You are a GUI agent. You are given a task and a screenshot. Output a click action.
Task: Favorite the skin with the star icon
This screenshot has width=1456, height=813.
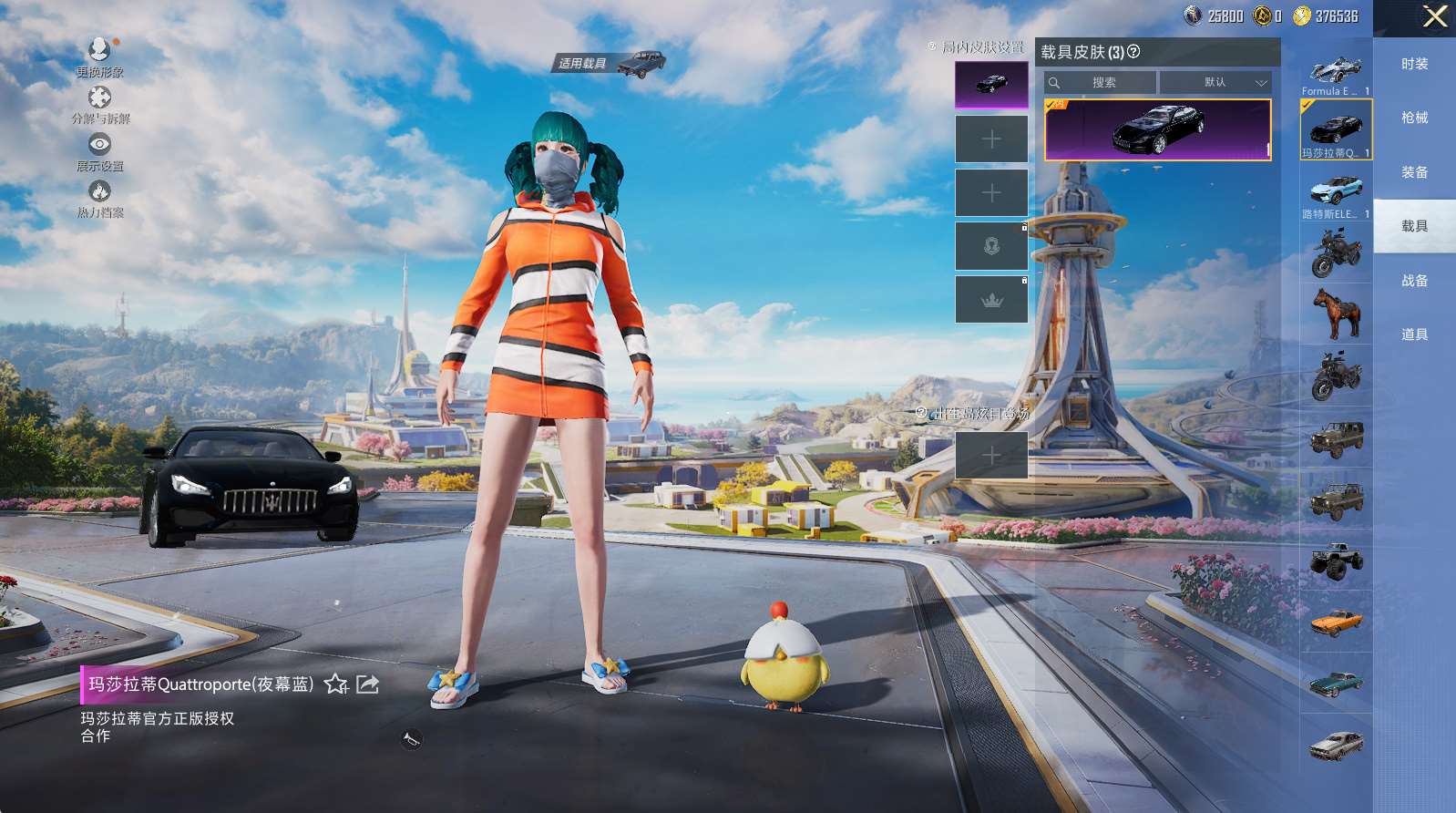pyautogui.click(x=336, y=684)
